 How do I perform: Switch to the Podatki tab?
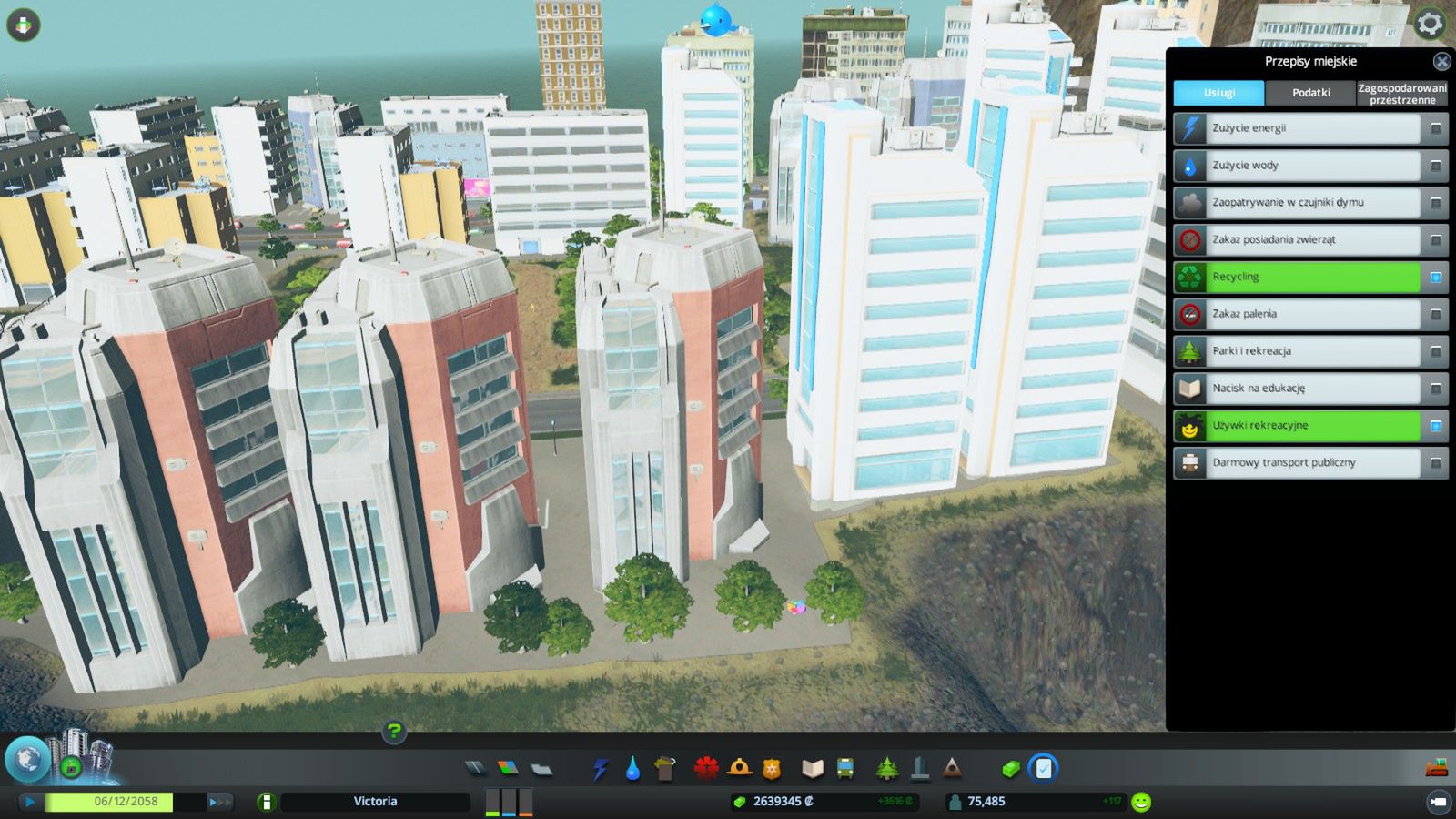click(1310, 93)
